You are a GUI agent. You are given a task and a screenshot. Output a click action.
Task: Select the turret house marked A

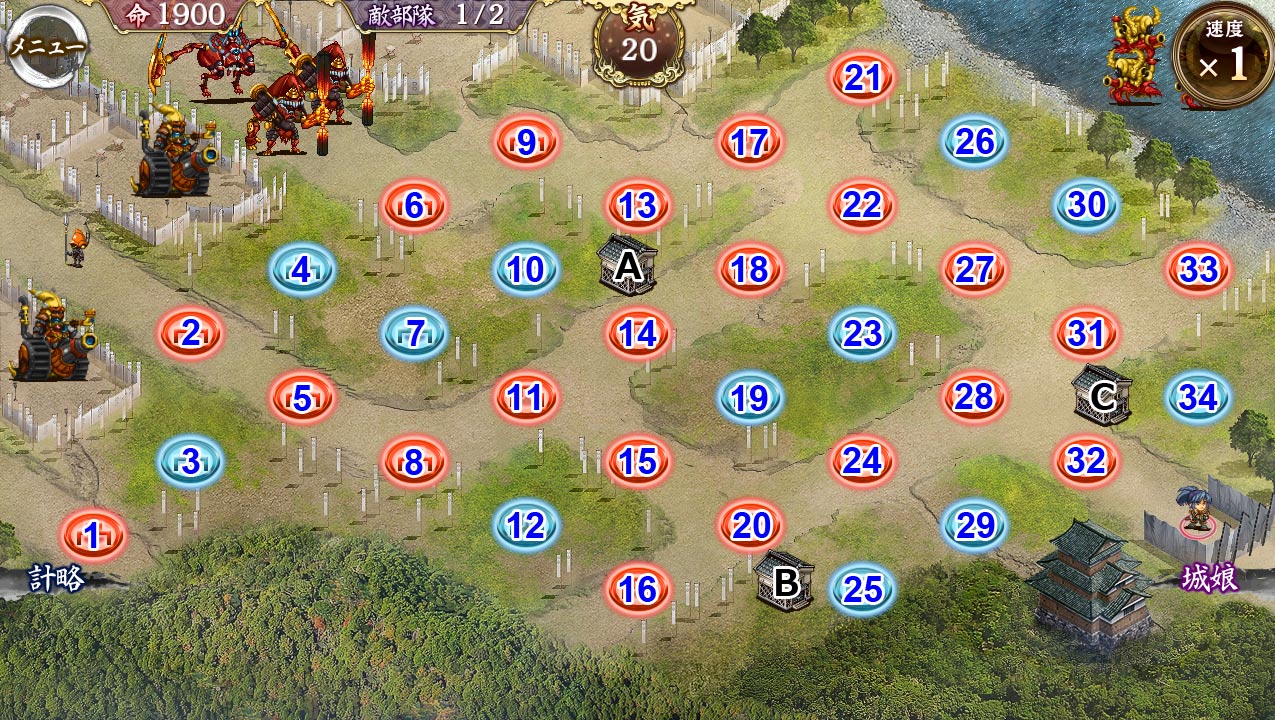coord(628,266)
